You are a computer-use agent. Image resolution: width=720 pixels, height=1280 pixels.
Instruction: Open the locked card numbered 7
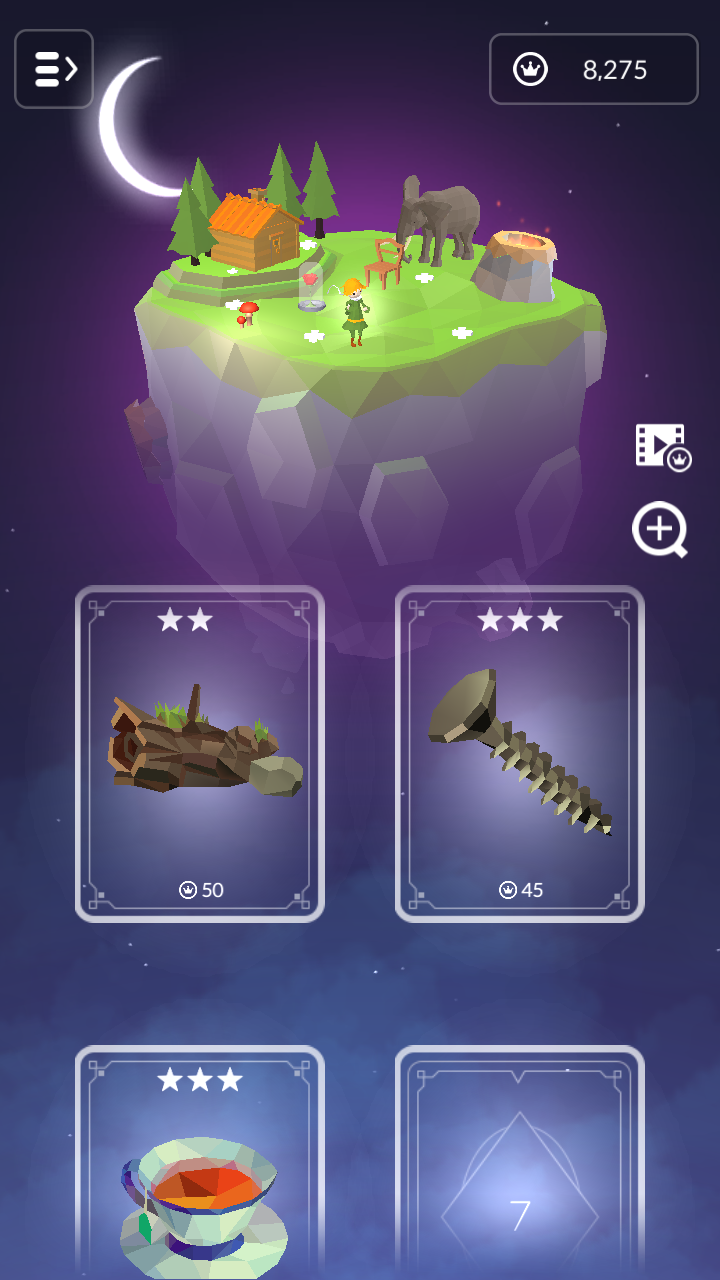click(520, 1165)
